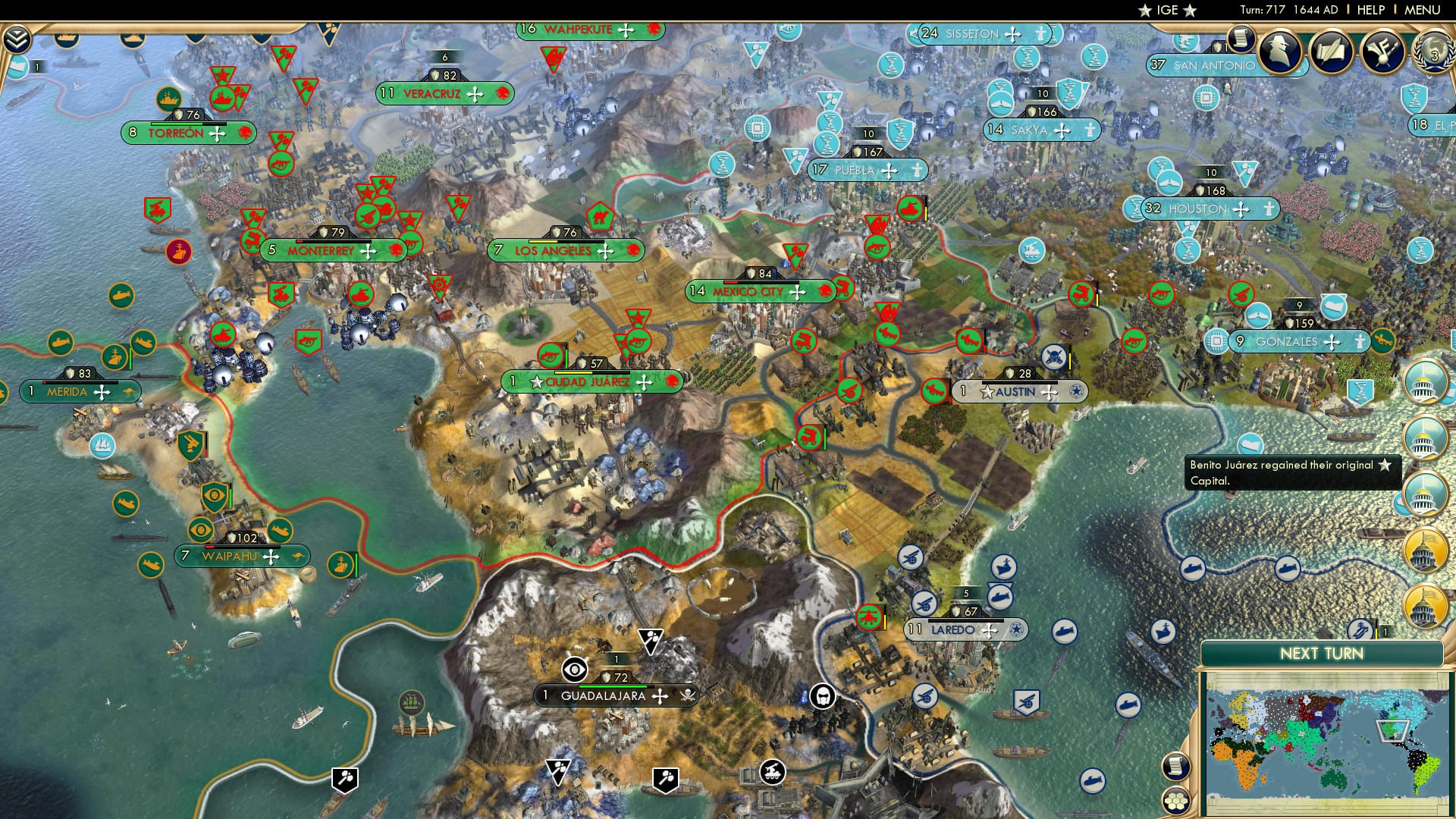Select the battleship unit icon near Merida
Viewport: 1456px width, 819px height.
click(116, 356)
